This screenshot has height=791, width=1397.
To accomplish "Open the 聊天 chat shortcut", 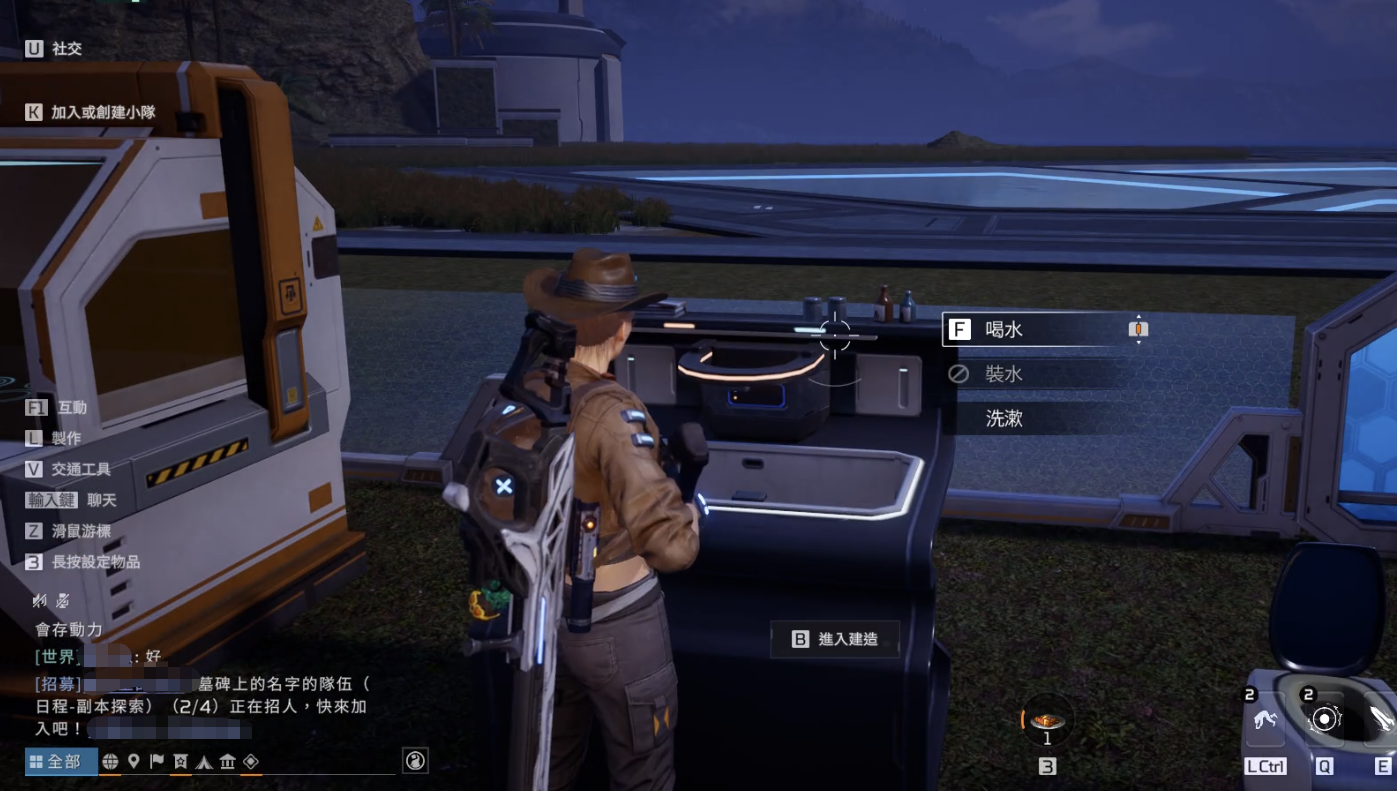I will tap(101, 500).
